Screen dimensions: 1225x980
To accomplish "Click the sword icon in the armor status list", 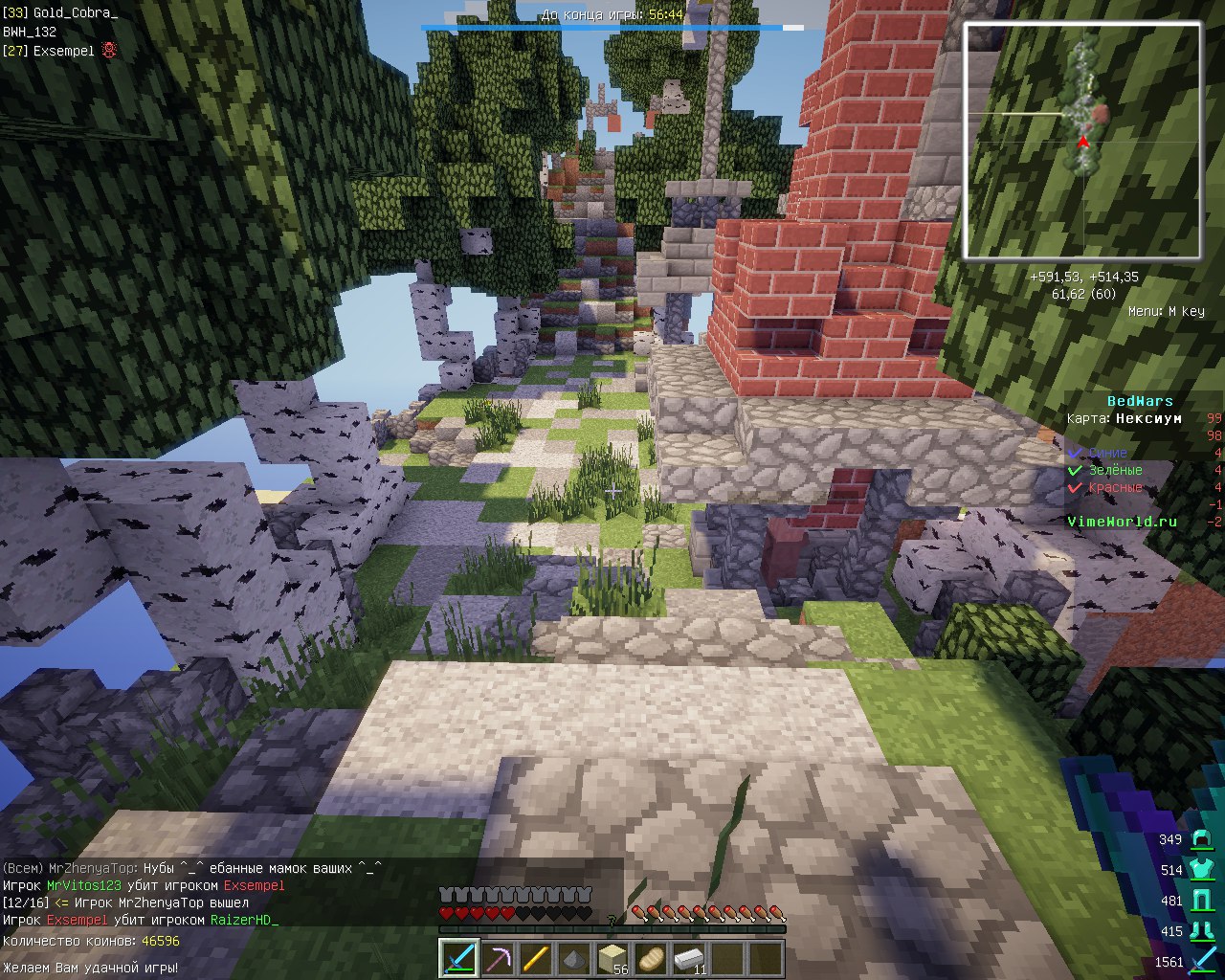I will (x=1200, y=962).
